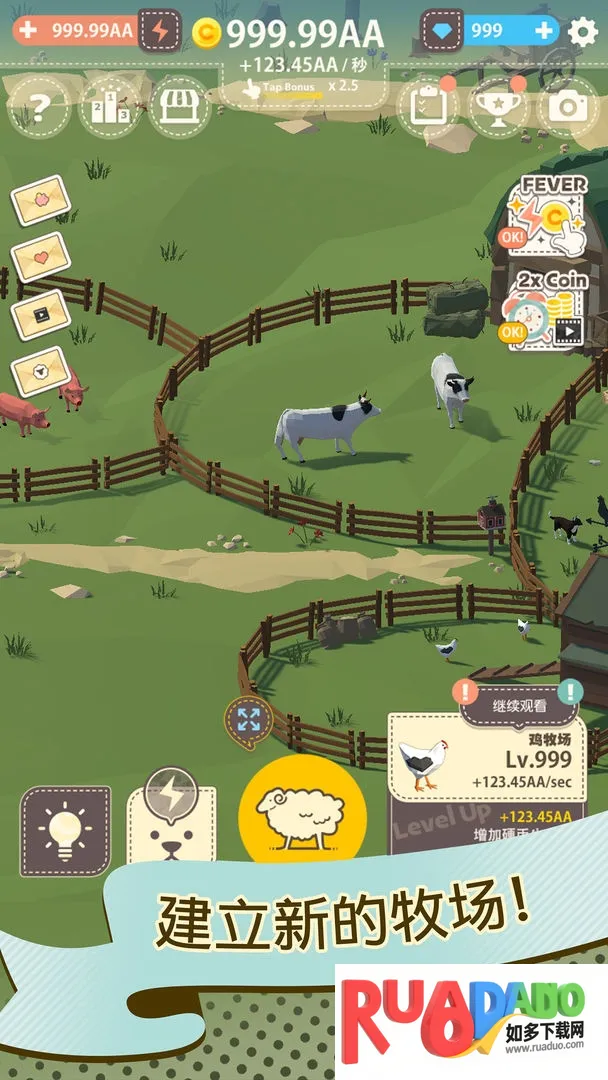
Task: Open the clipboard task list
Action: (x=427, y=107)
